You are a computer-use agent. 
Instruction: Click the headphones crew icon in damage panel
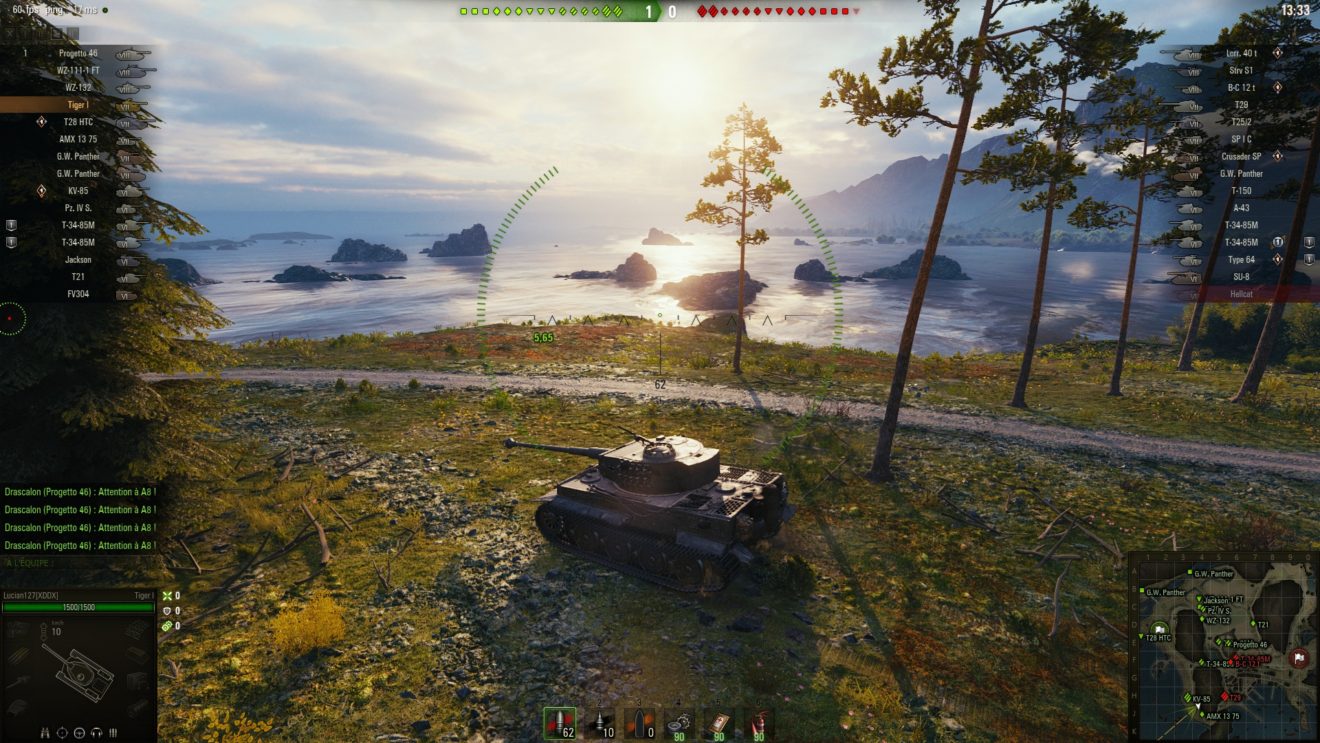click(x=96, y=732)
